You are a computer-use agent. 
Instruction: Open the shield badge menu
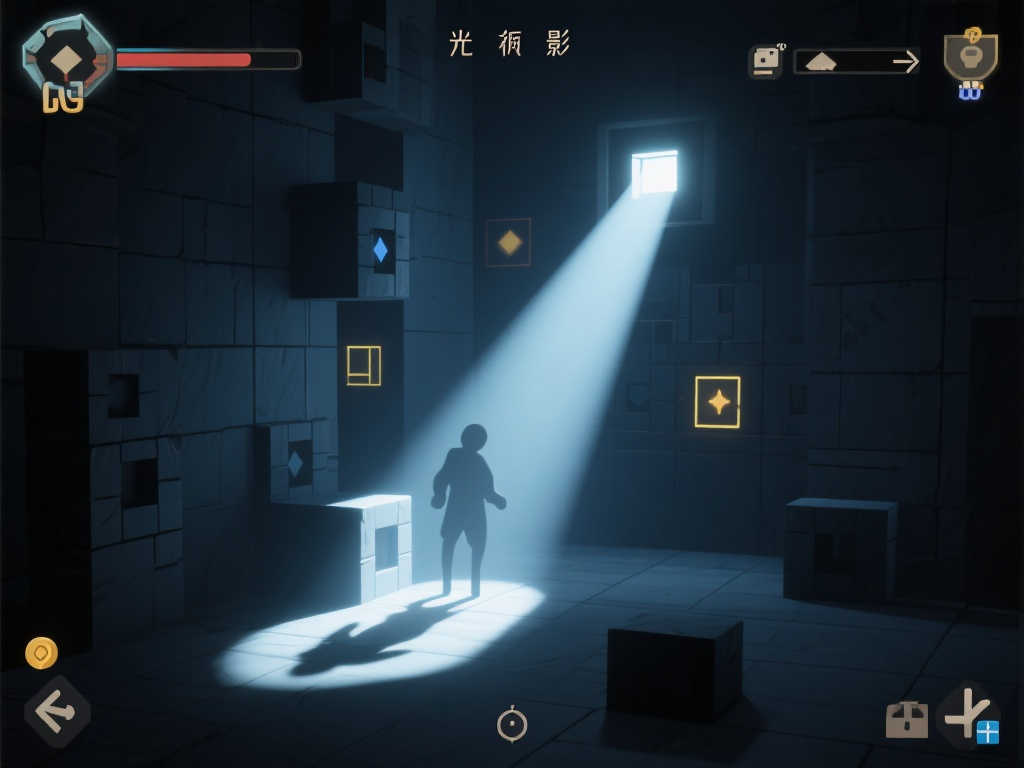(x=970, y=57)
